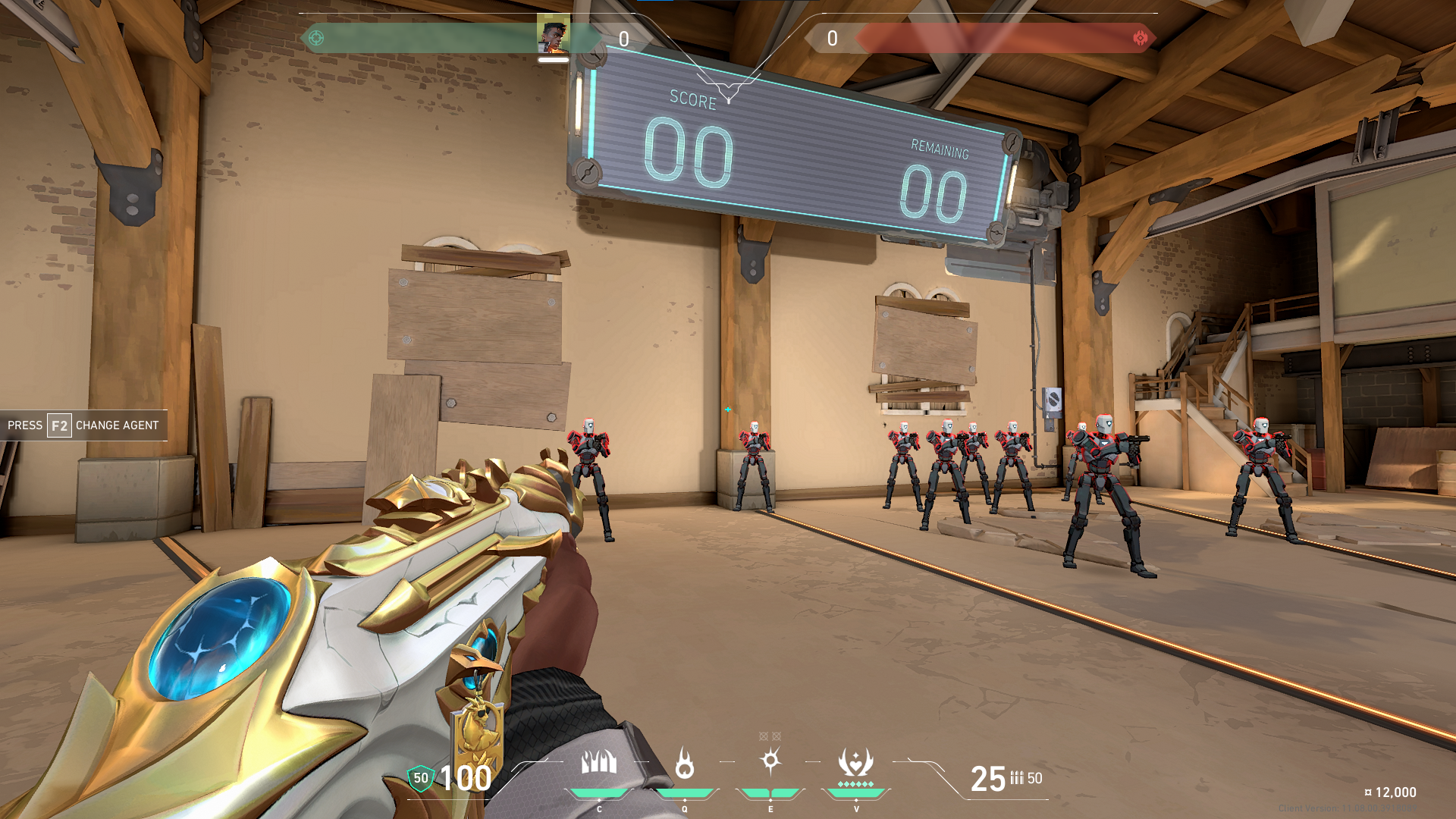The image size is (1456, 819).
Task: Trigger the Run It Back ultimate icon
Action: pyautogui.click(x=855, y=762)
